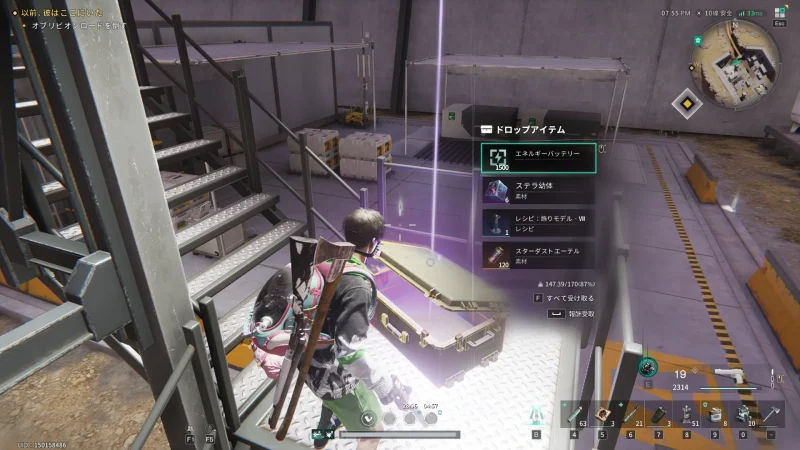Select the framed picture hotbar item
The width and height of the screenshot is (800, 450).
tap(602, 413)
